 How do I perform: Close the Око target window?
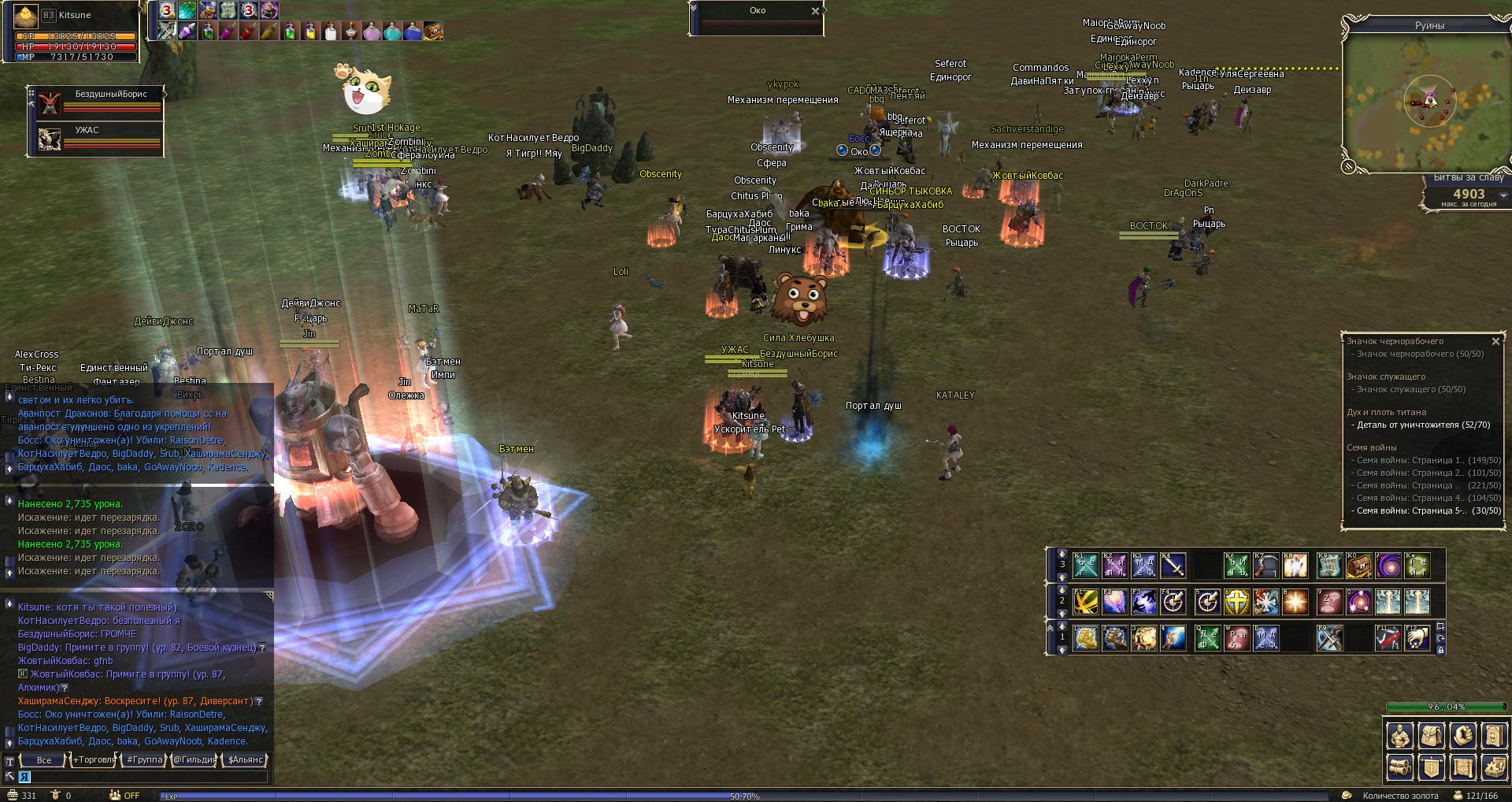(815, 11)
